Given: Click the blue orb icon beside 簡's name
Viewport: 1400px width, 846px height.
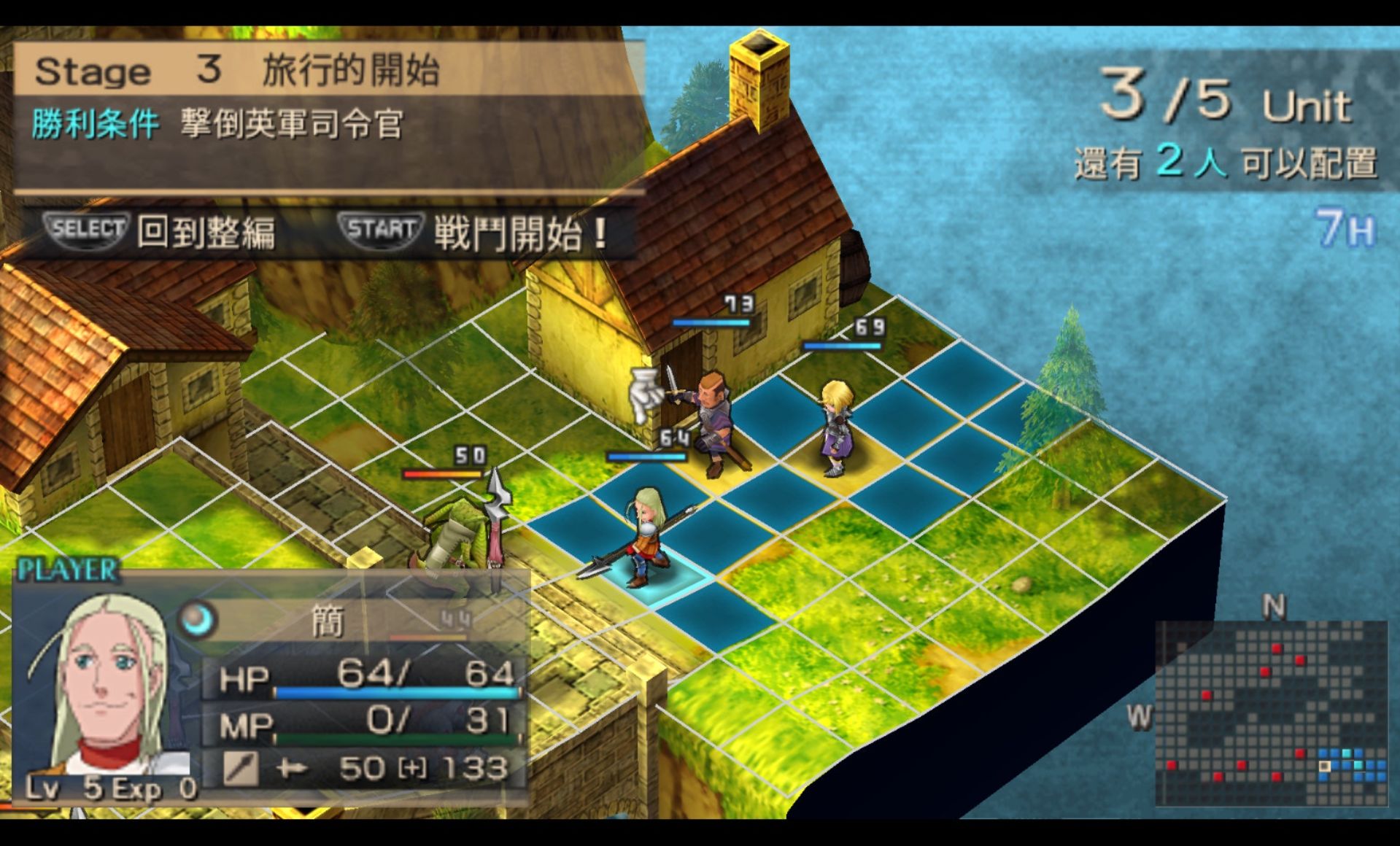Looking at the screenshot, I should coord(196,620).
